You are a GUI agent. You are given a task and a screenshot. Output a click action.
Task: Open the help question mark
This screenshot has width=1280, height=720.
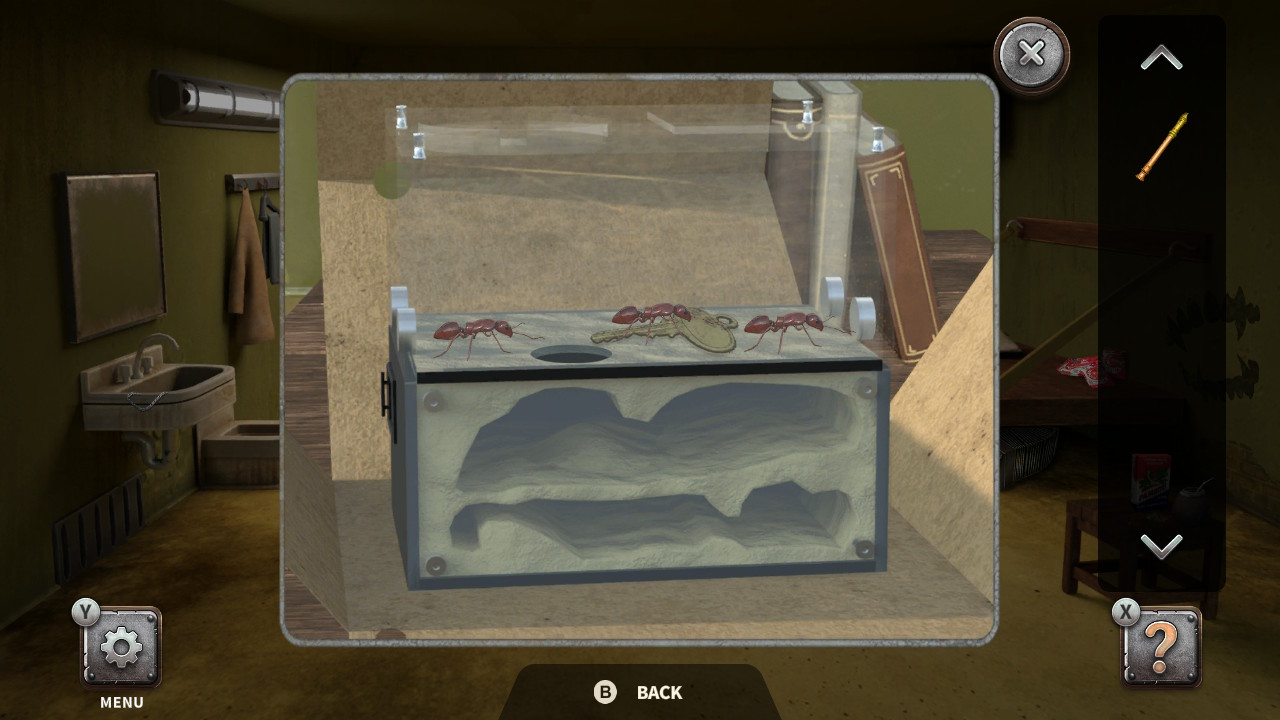tap(1160, 645)
